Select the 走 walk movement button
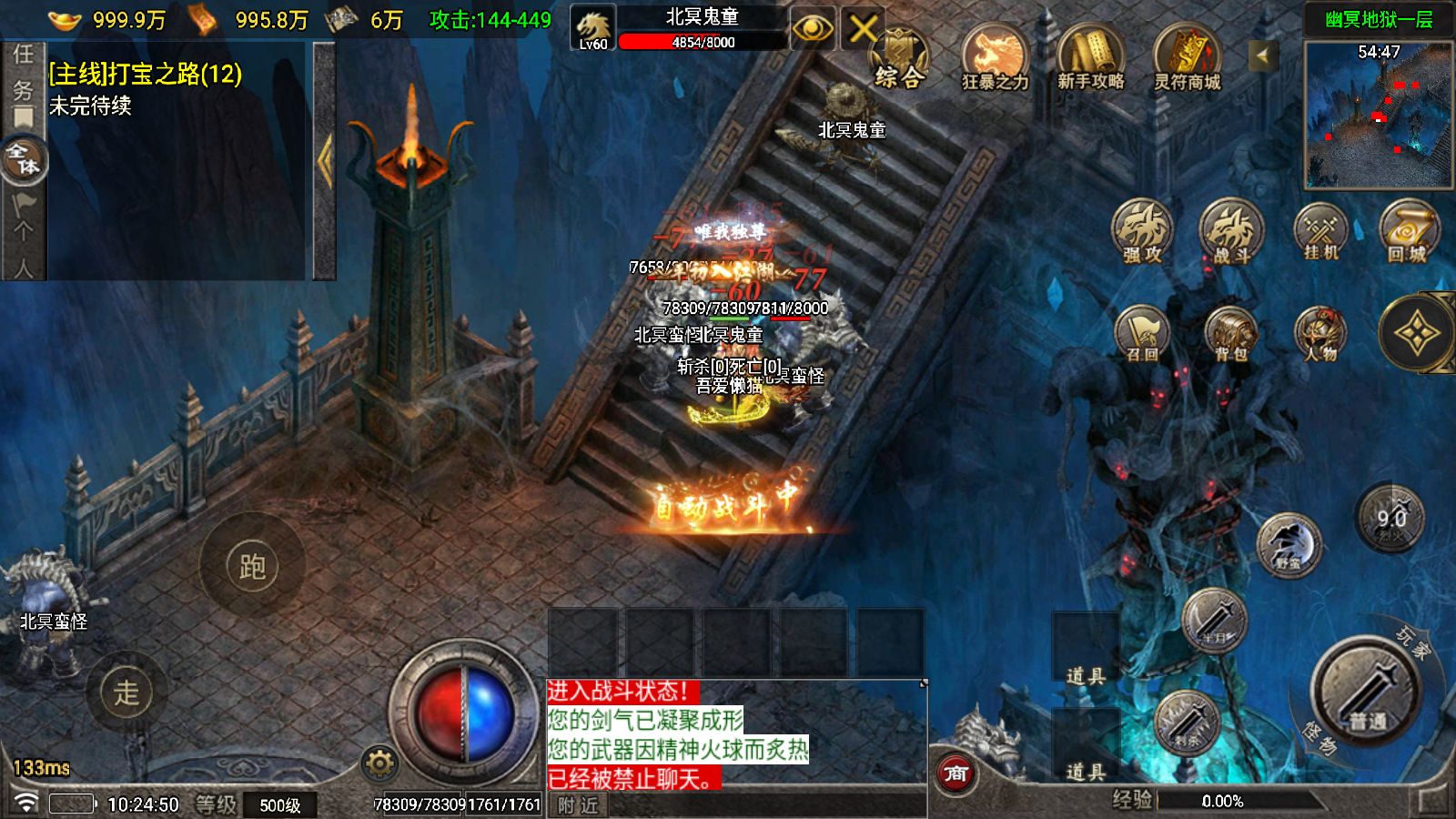This screenshot has width=1456, height=819. pos(126,693)
